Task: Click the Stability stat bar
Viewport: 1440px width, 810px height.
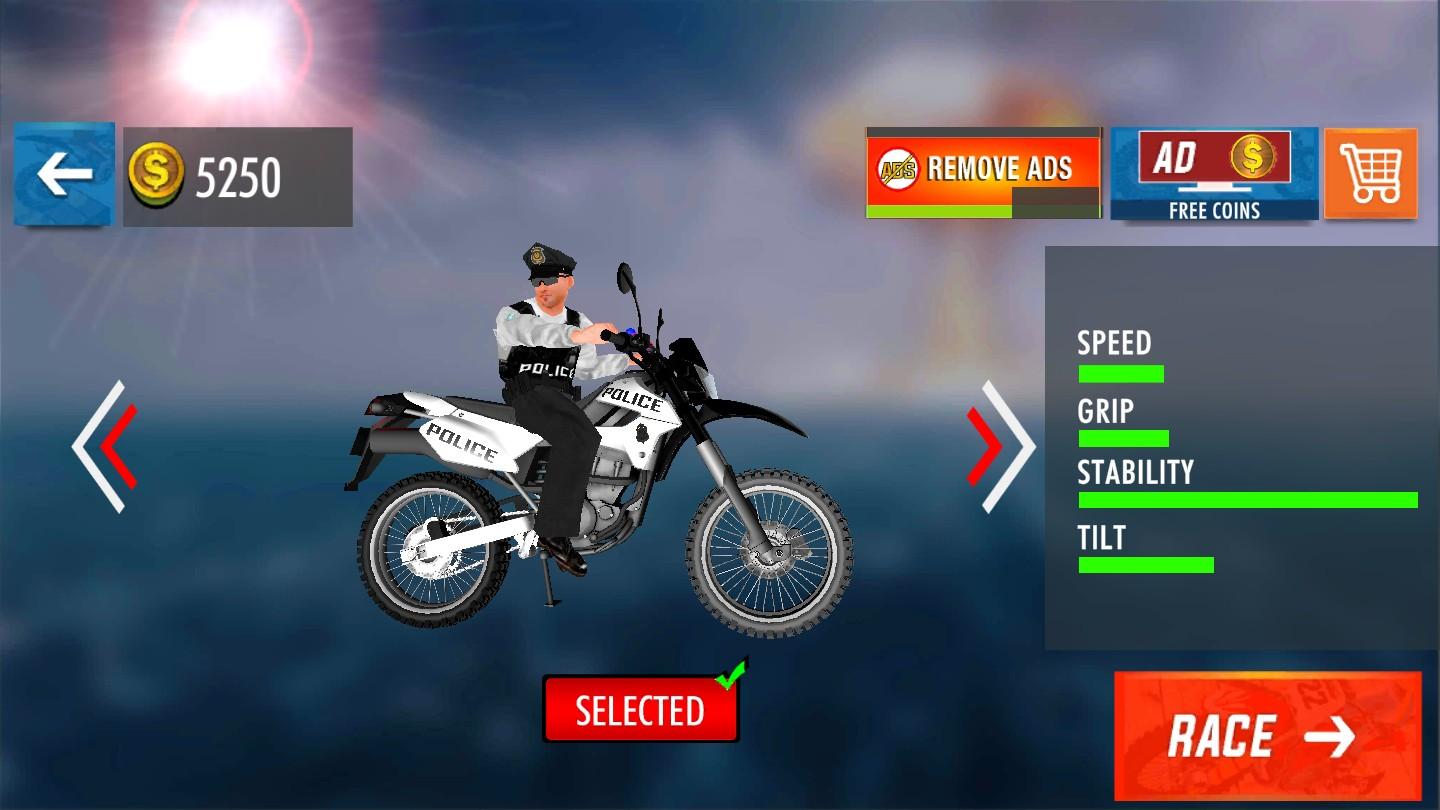Action: [1247, 498]
